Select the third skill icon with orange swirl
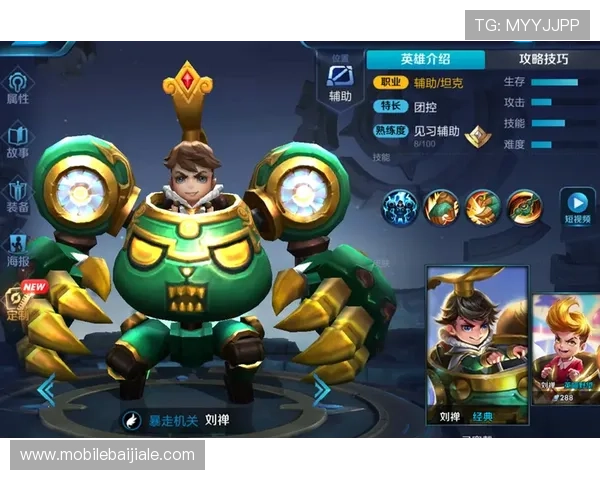Screen dimensions: 600x480 482,207
